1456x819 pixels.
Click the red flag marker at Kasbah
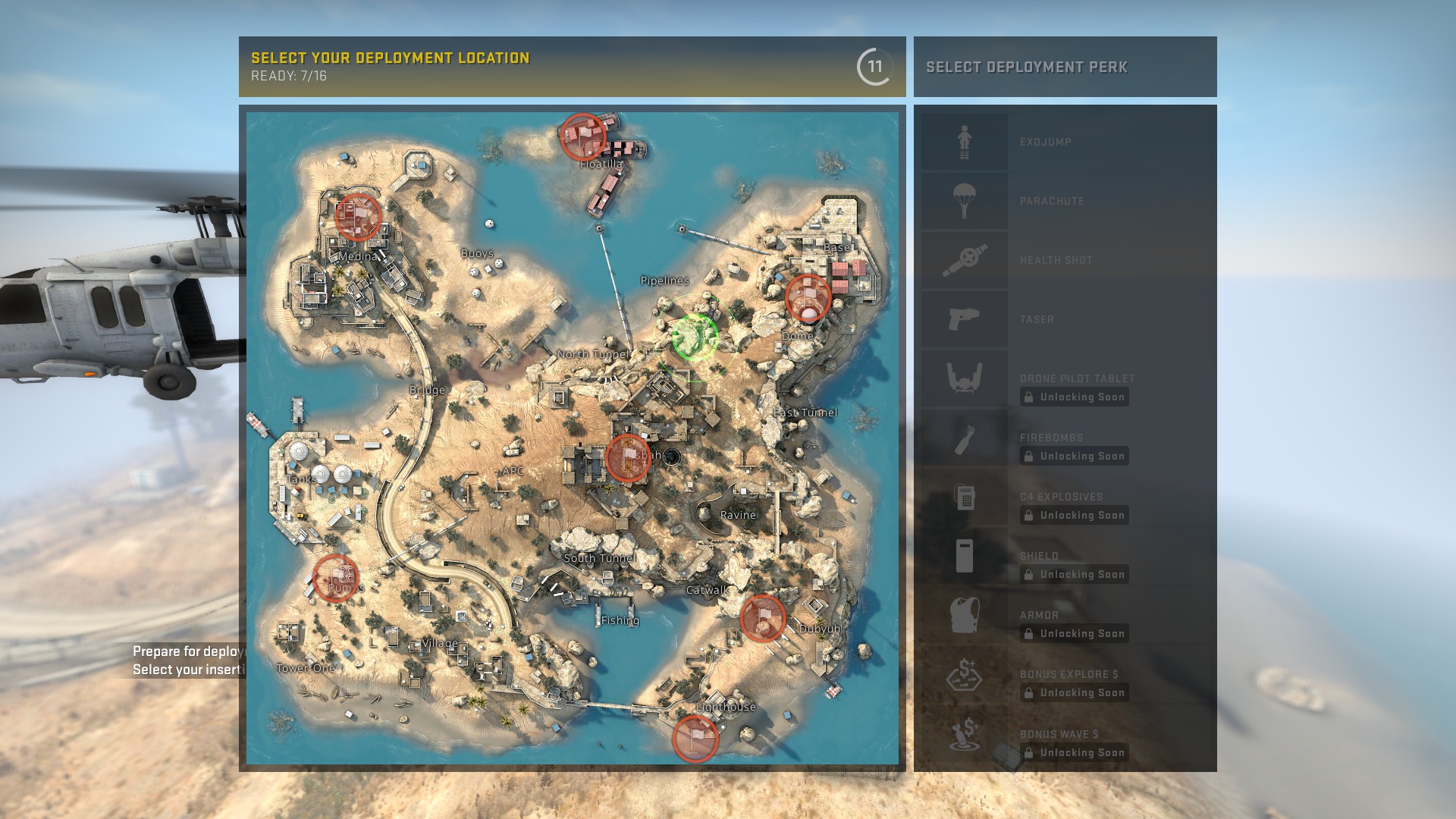tap(628, 457)
